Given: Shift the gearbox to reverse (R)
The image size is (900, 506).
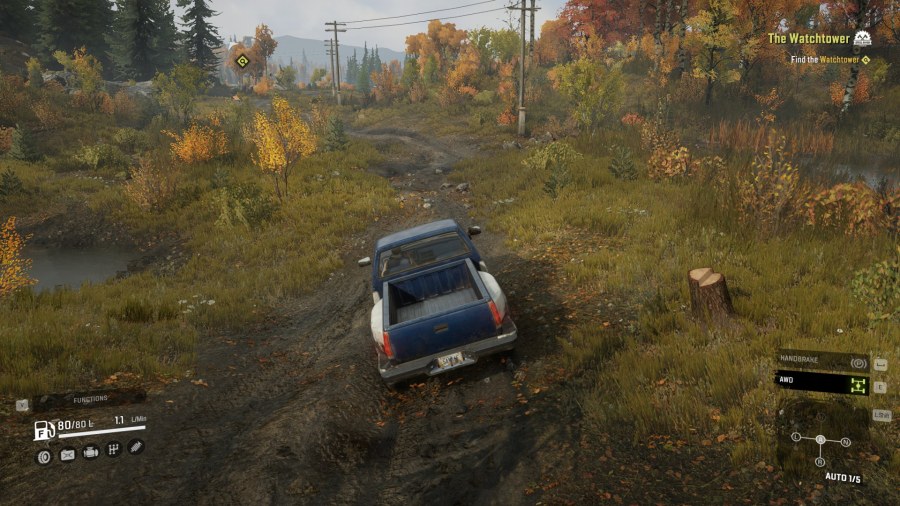Looking at the screenshot, I should 820,461.
